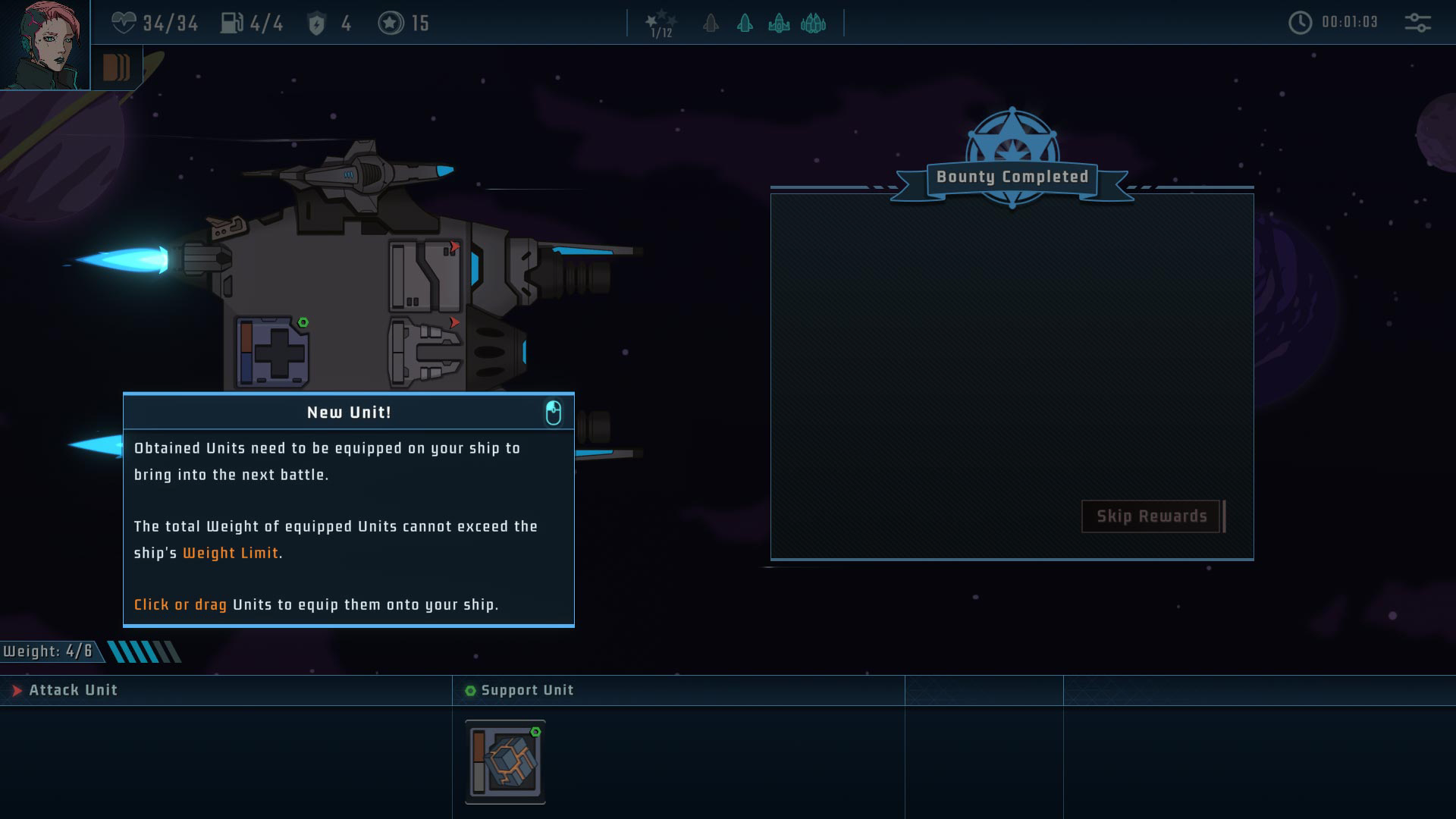Viewport: 1456px width, 819px height.
Task: Skip the bounty rewards
Action: 1151,516
